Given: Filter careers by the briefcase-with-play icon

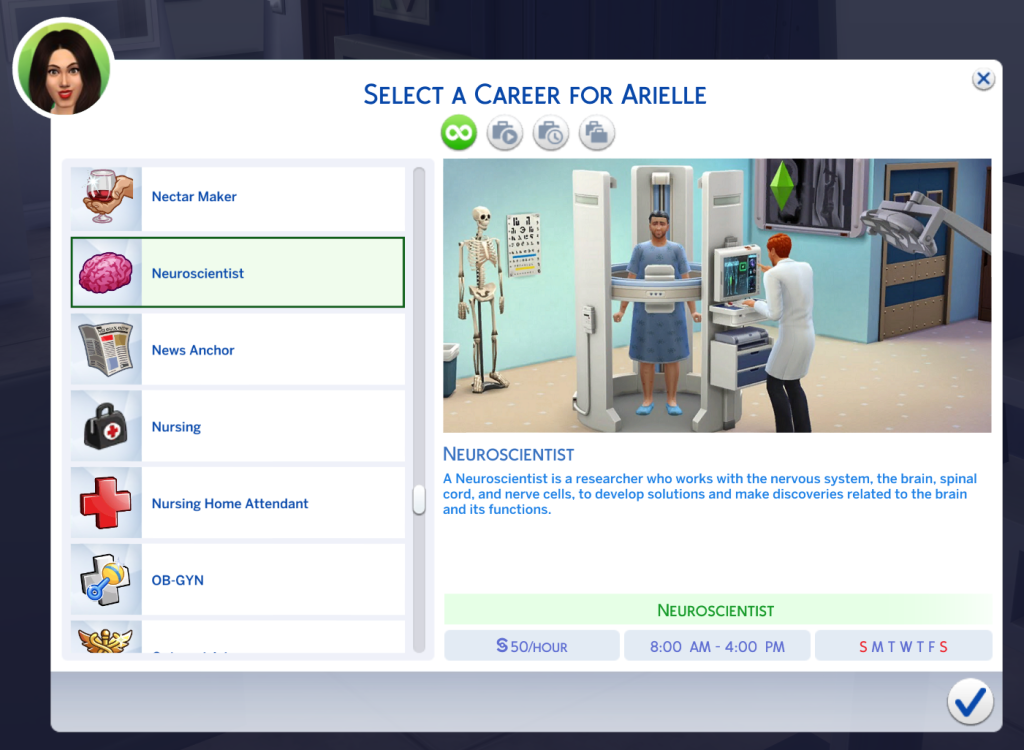Looking at the screenshot, I should click(x=505, y=132).
